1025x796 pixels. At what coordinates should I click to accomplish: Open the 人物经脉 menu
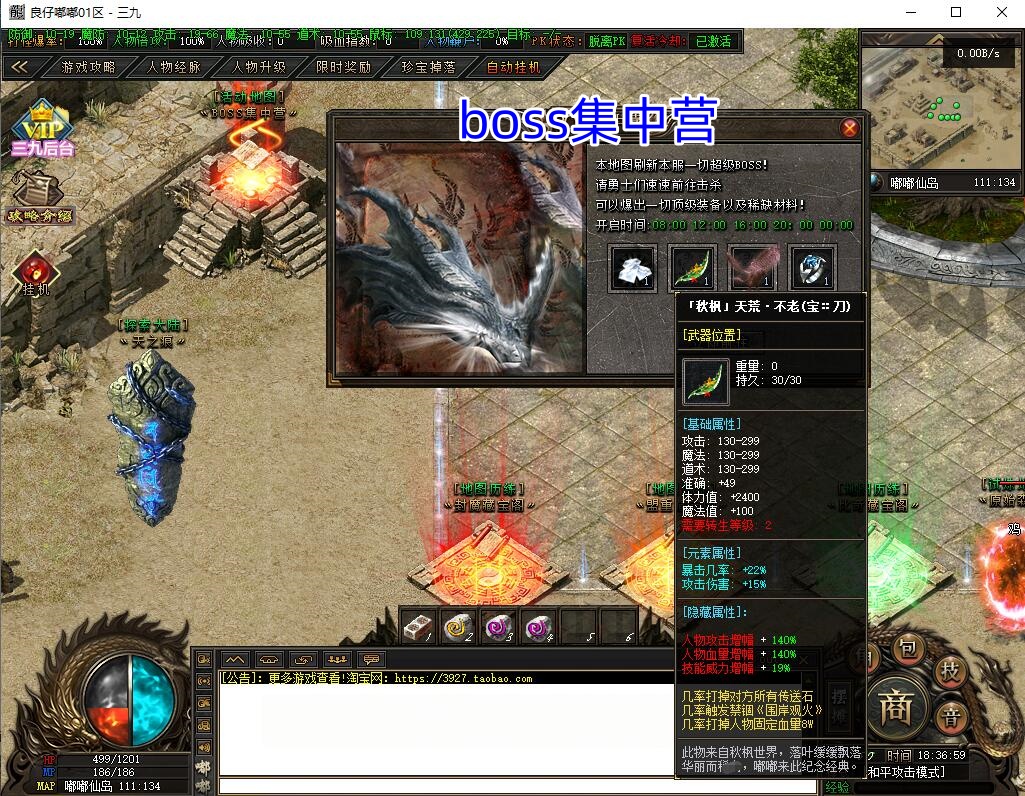[173, 67]
